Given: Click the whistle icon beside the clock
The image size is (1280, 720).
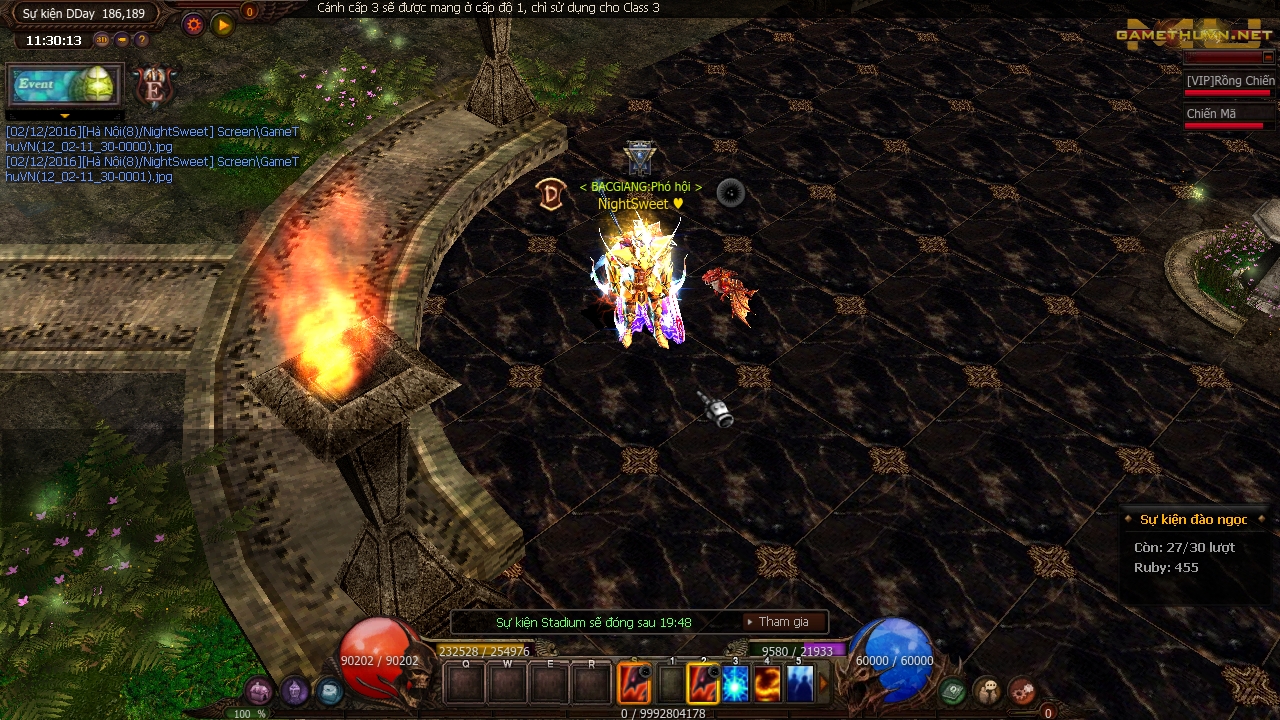Looking at the screenshot, I should [123, 39].
